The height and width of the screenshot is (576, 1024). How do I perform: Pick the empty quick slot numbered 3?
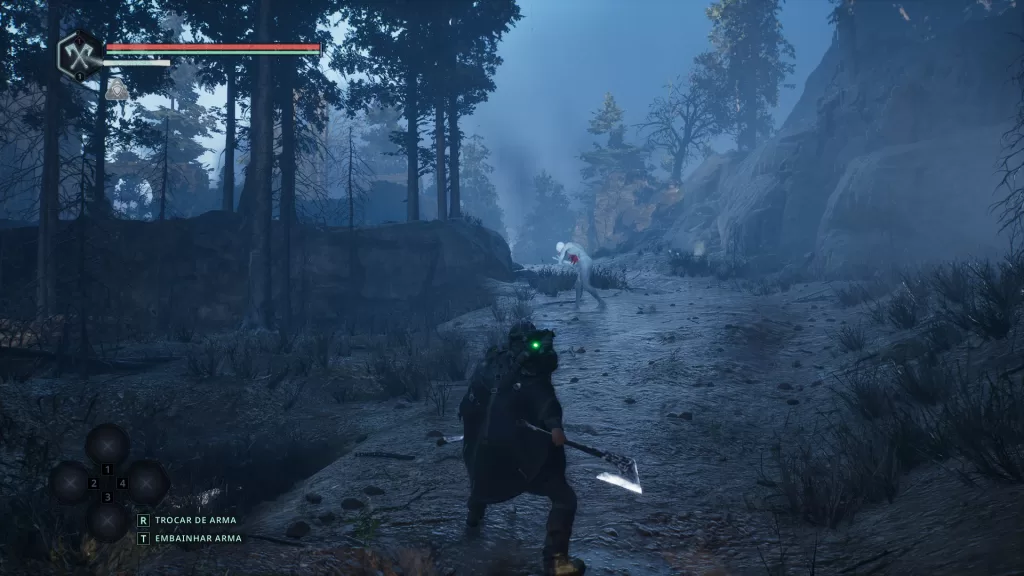coord(107,520)
